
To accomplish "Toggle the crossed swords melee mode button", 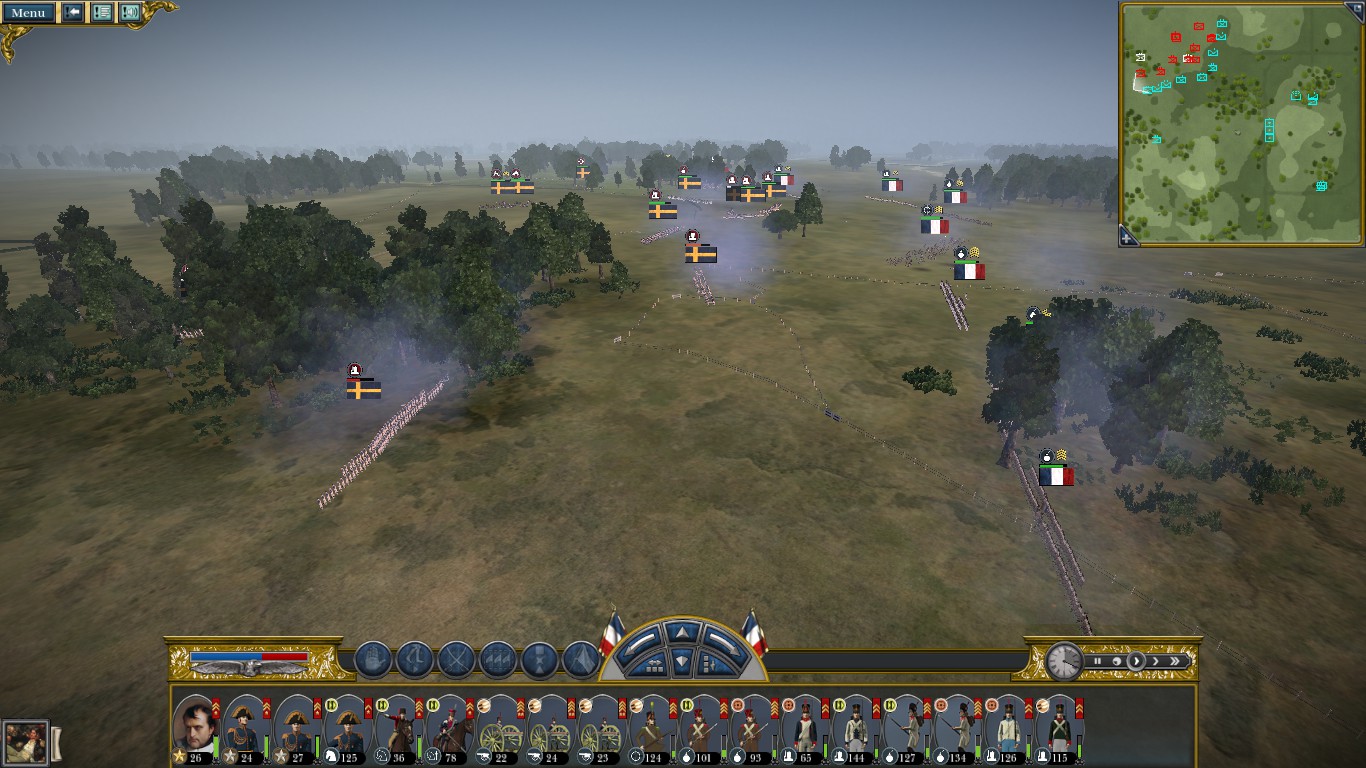I will [x=456, y=660].
